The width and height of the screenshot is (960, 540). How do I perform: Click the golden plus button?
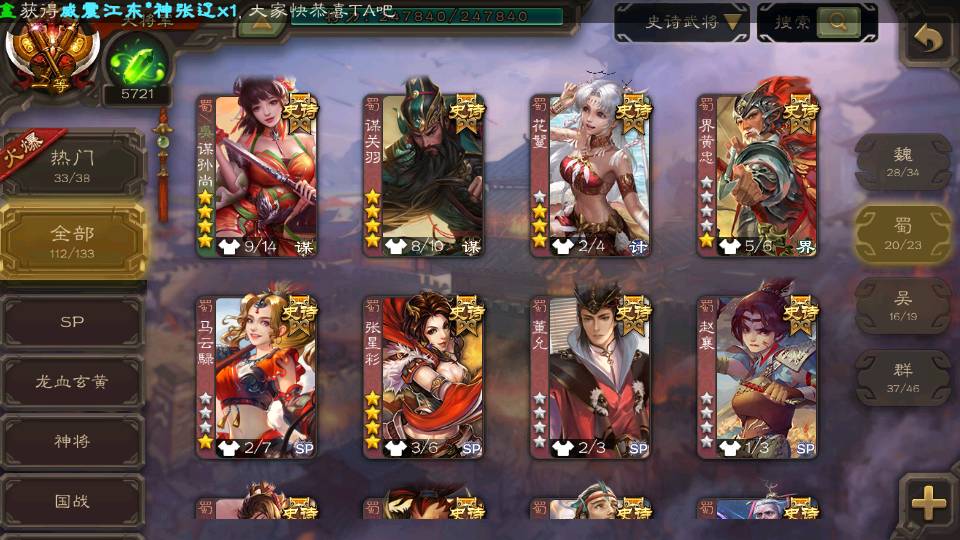point(929,502)
